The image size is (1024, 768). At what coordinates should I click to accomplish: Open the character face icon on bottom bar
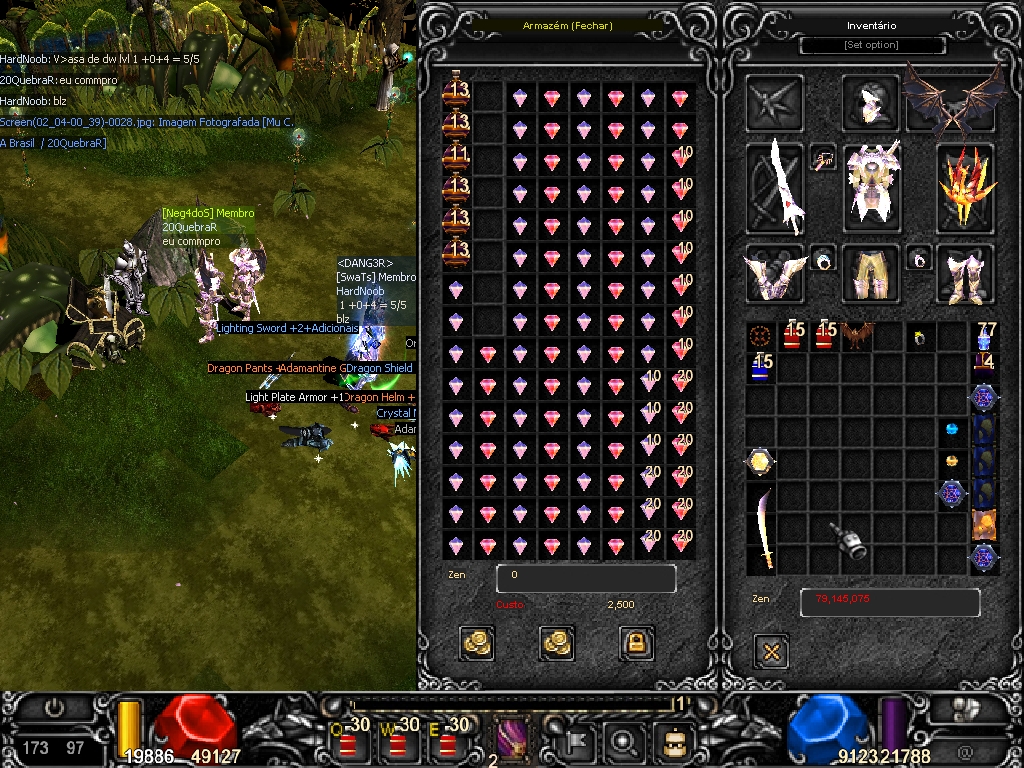pyautogui.click(x=673, y=742)
